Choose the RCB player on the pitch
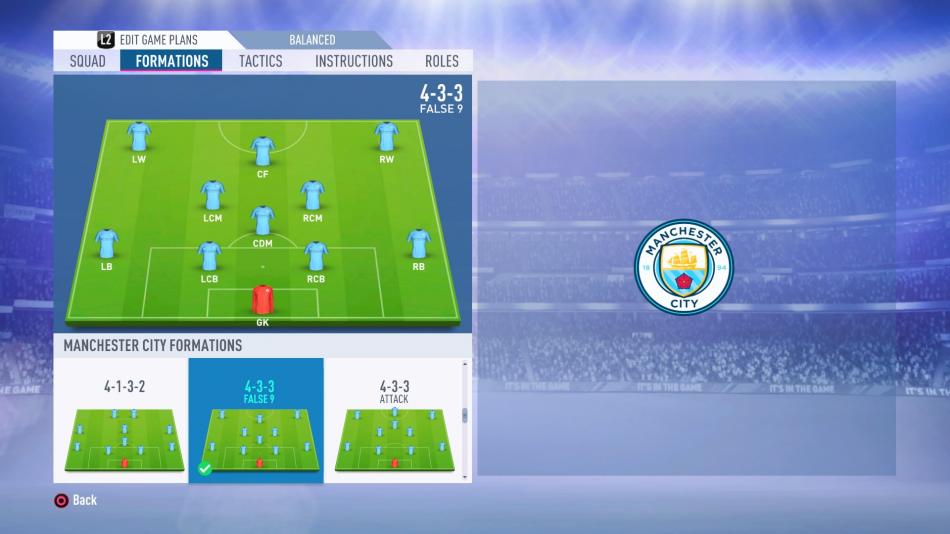The image size is (950, 534). [316, 257]
